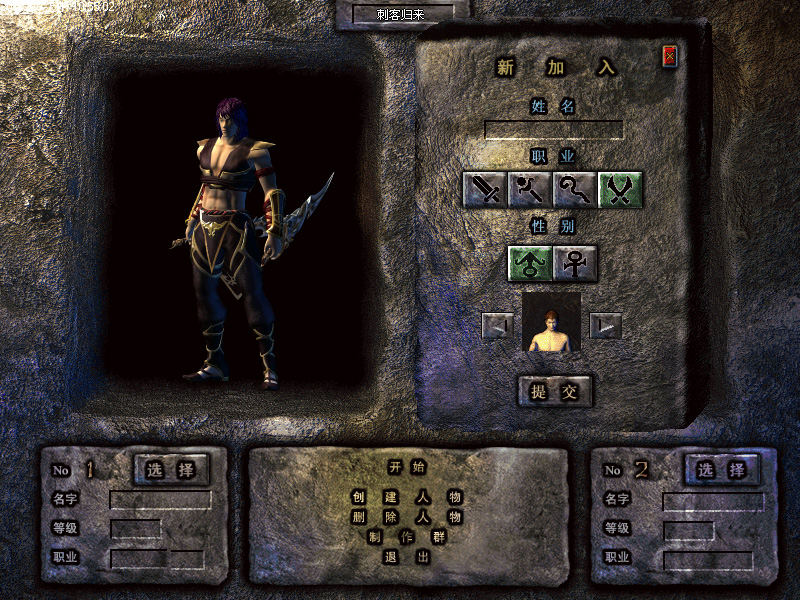This screenshot has height=600, width=800.
Task: Click 选择 for character slot No 2
Action: coord(722,469)
